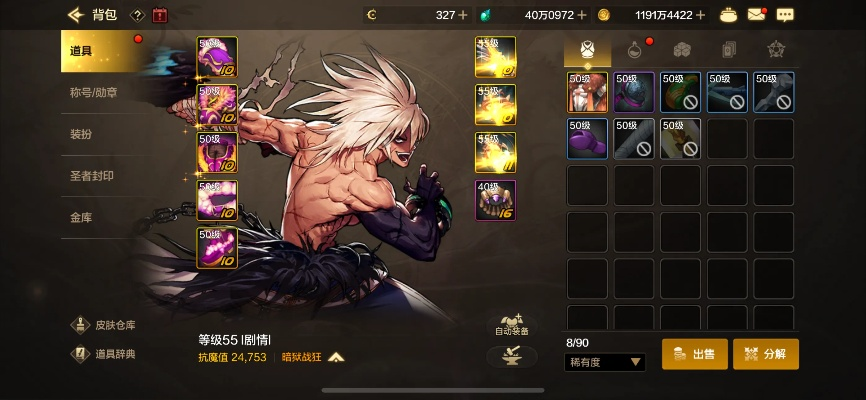
Task: Open the mail envelope icon
Action: pyautogui.click(x=757, y=15)
